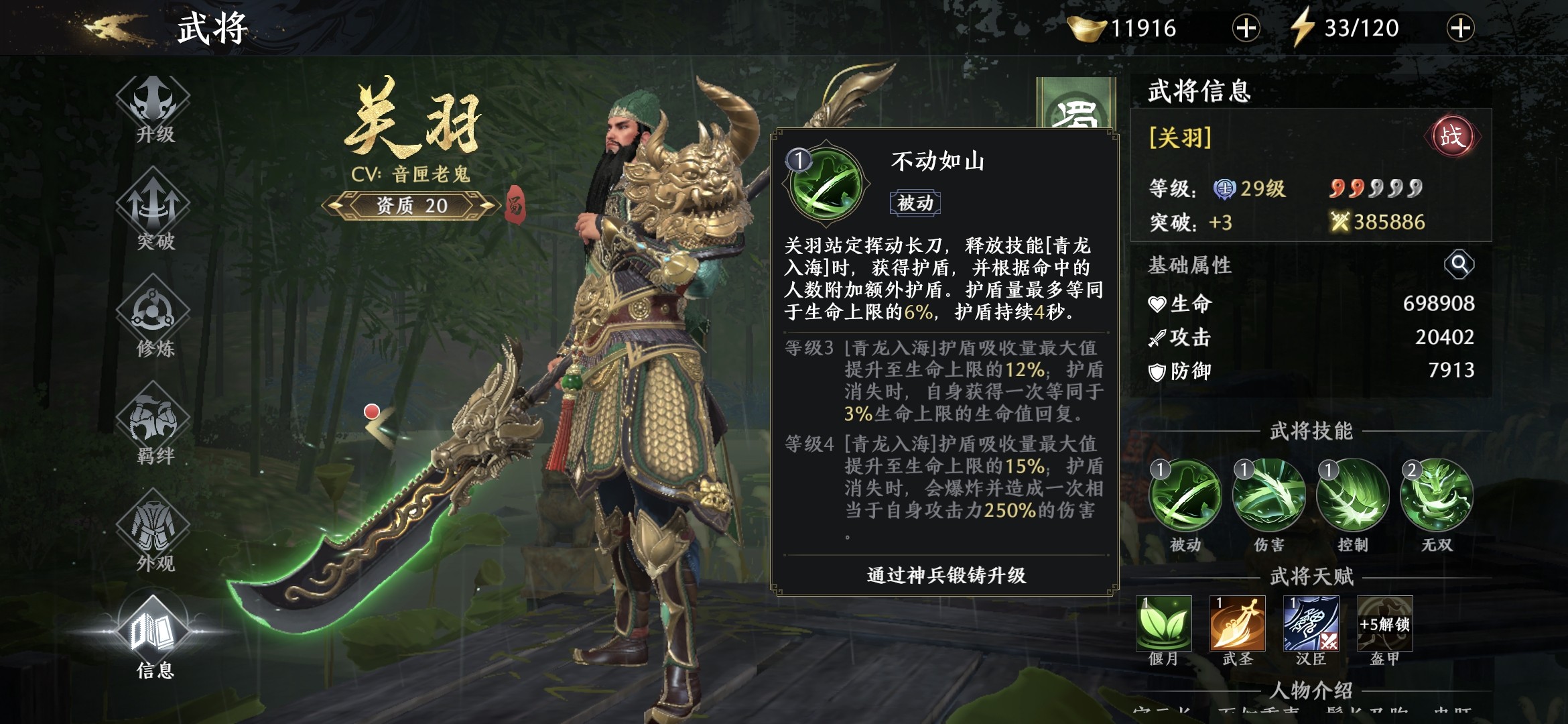
Task: Add stamina with the plus button beside 33/120
Action: pyautogui.click(x=1460, y=28)
